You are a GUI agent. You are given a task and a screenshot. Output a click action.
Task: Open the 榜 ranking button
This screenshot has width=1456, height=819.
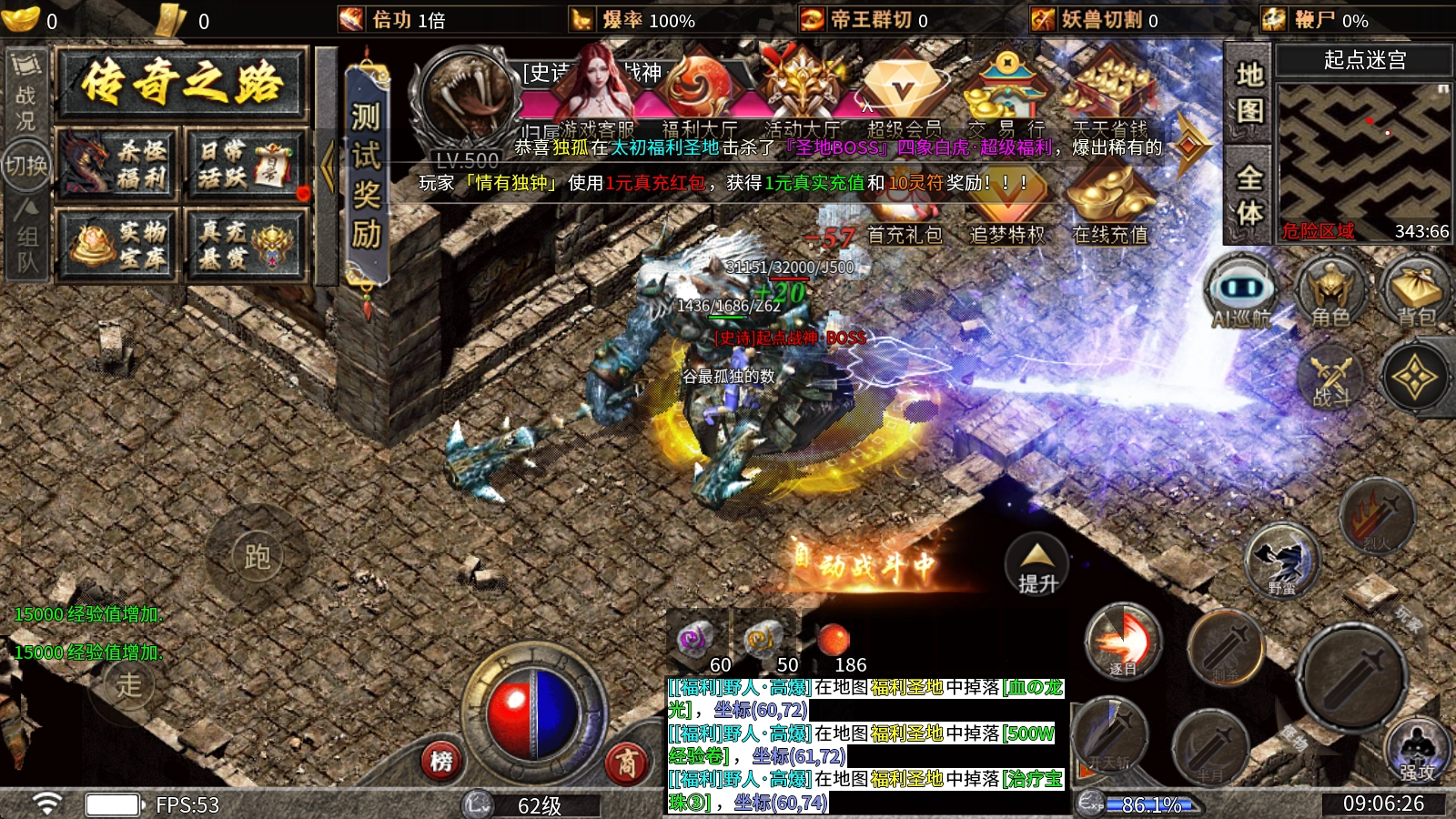coord(441,761)
